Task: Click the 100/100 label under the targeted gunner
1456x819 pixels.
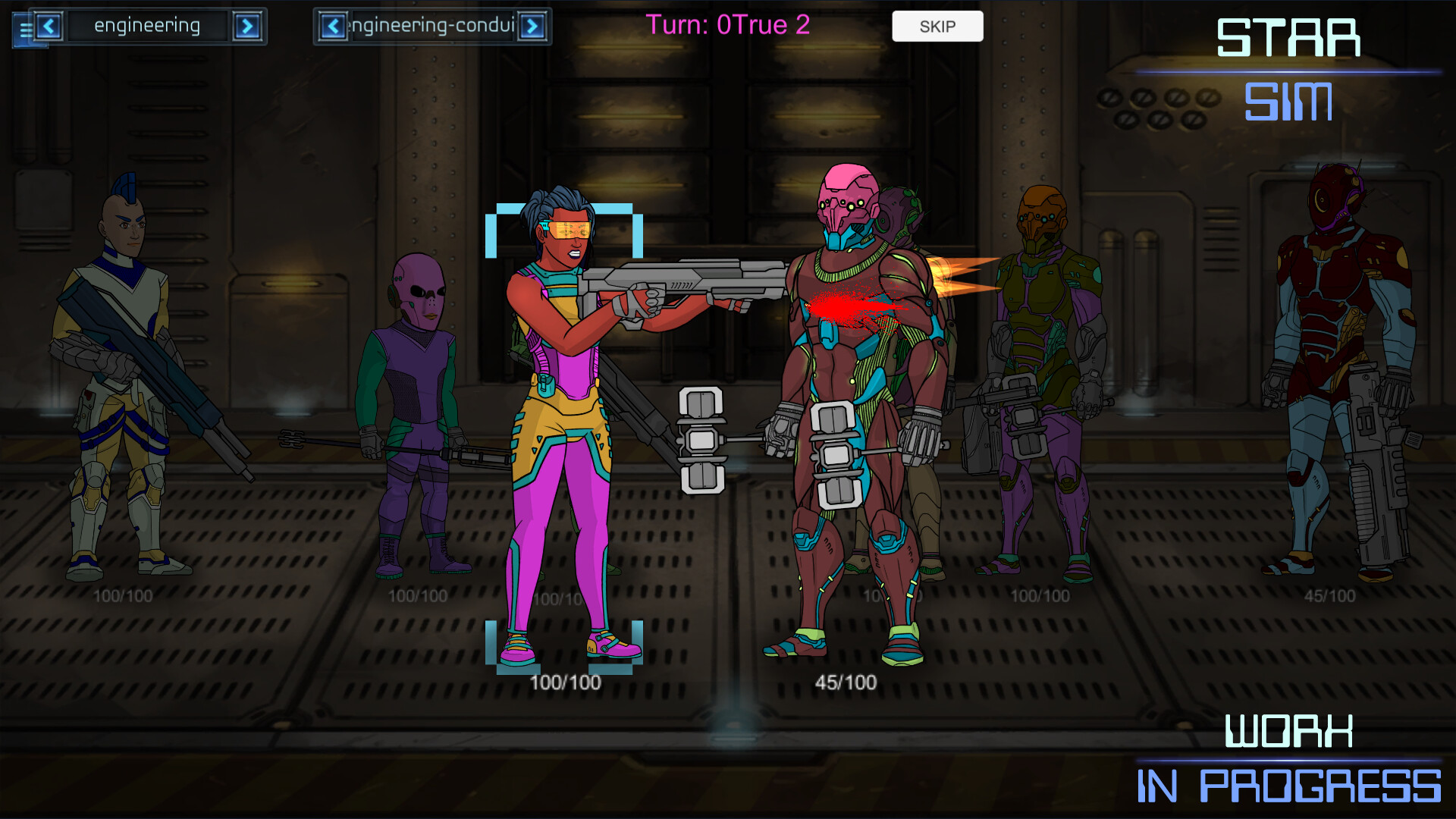Action: point(564,682)
